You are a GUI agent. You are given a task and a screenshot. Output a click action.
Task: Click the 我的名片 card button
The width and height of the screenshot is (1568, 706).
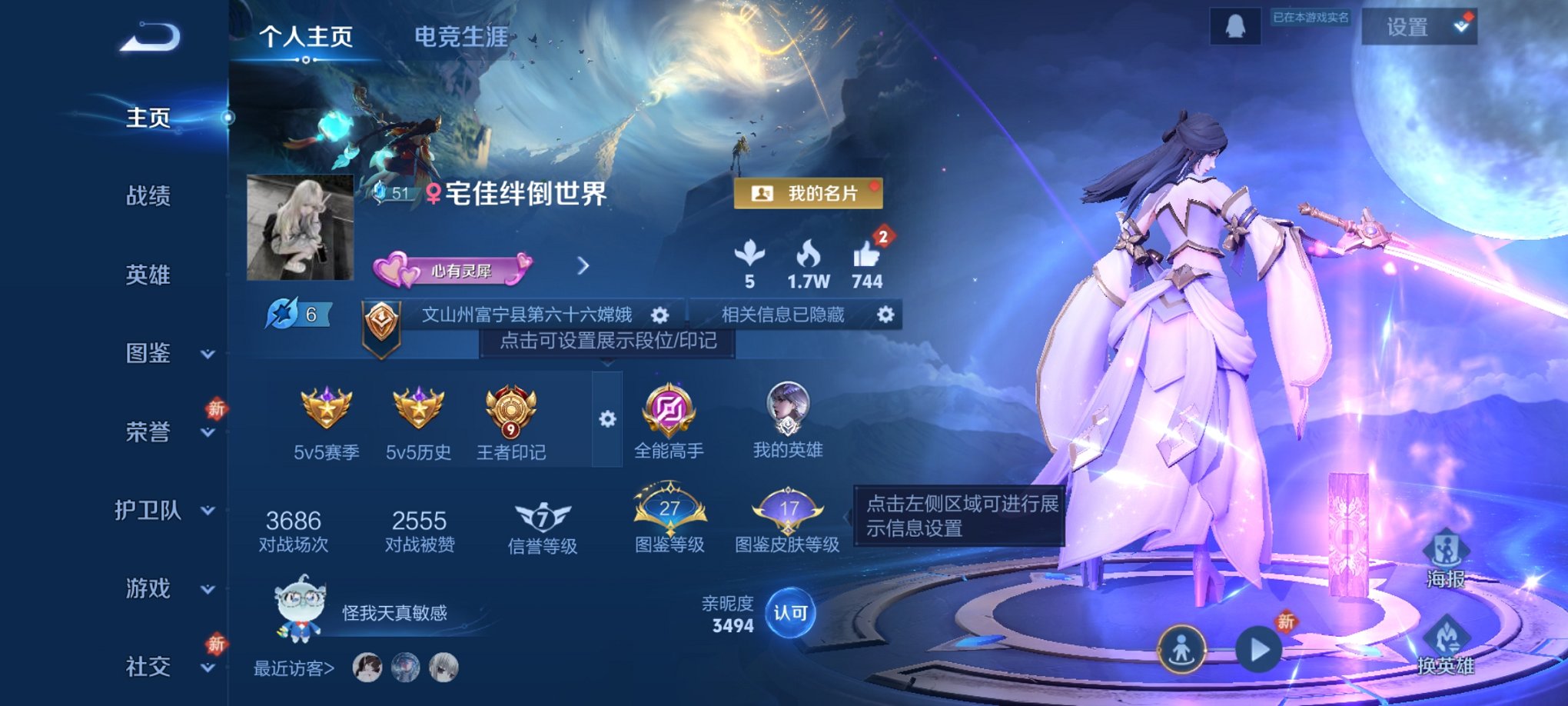click(811, 195)
